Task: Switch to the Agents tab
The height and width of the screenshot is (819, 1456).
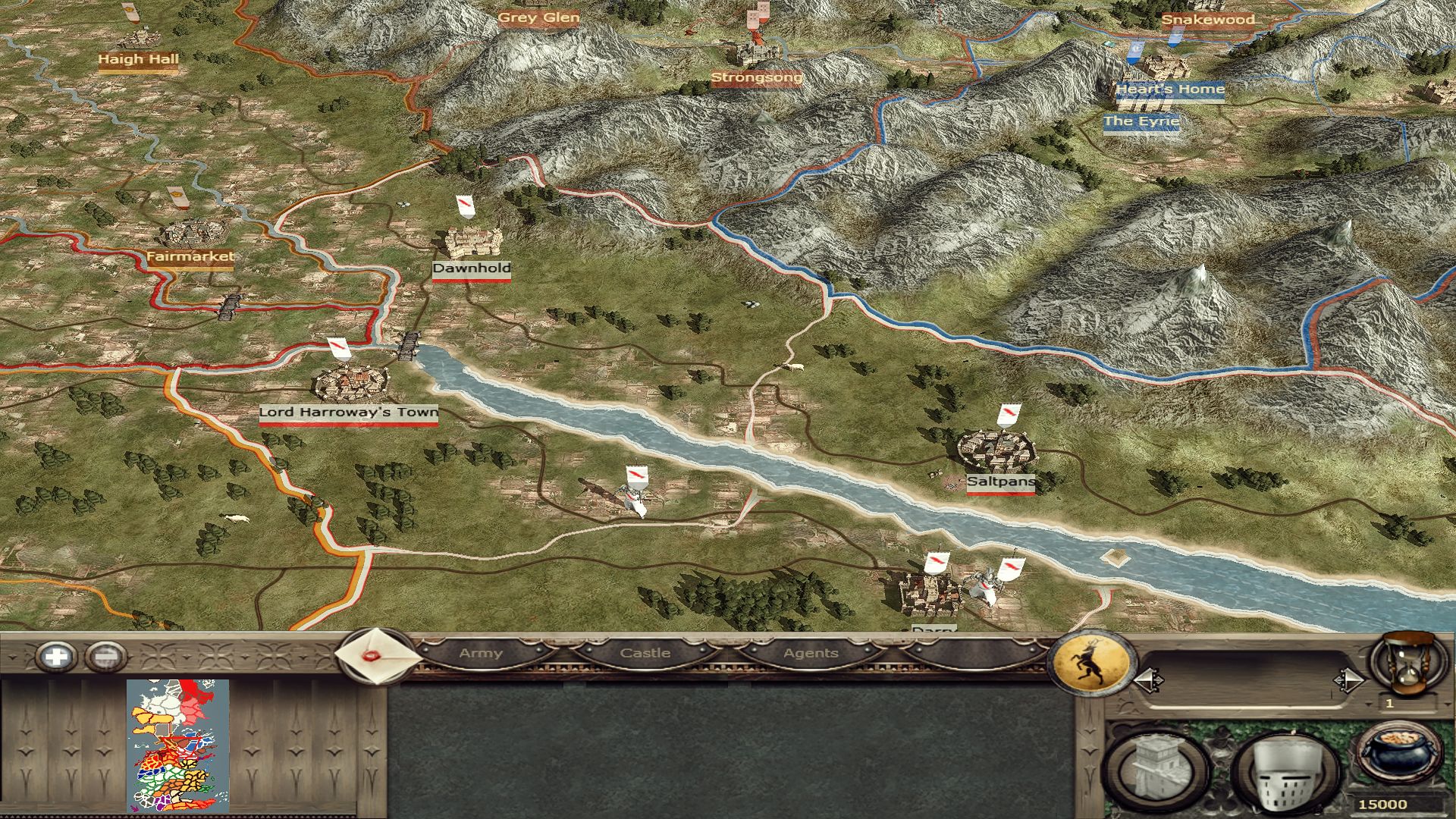Action: (811, 653)
